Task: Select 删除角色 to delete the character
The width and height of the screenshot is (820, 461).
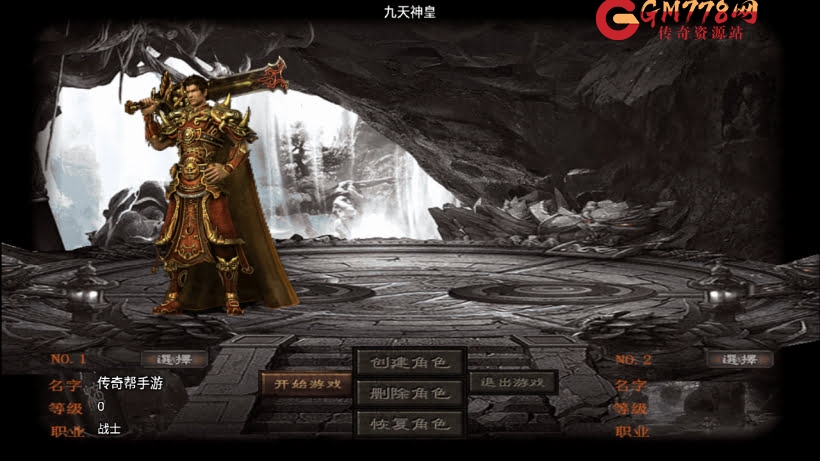Action: (x=409, y=393)
